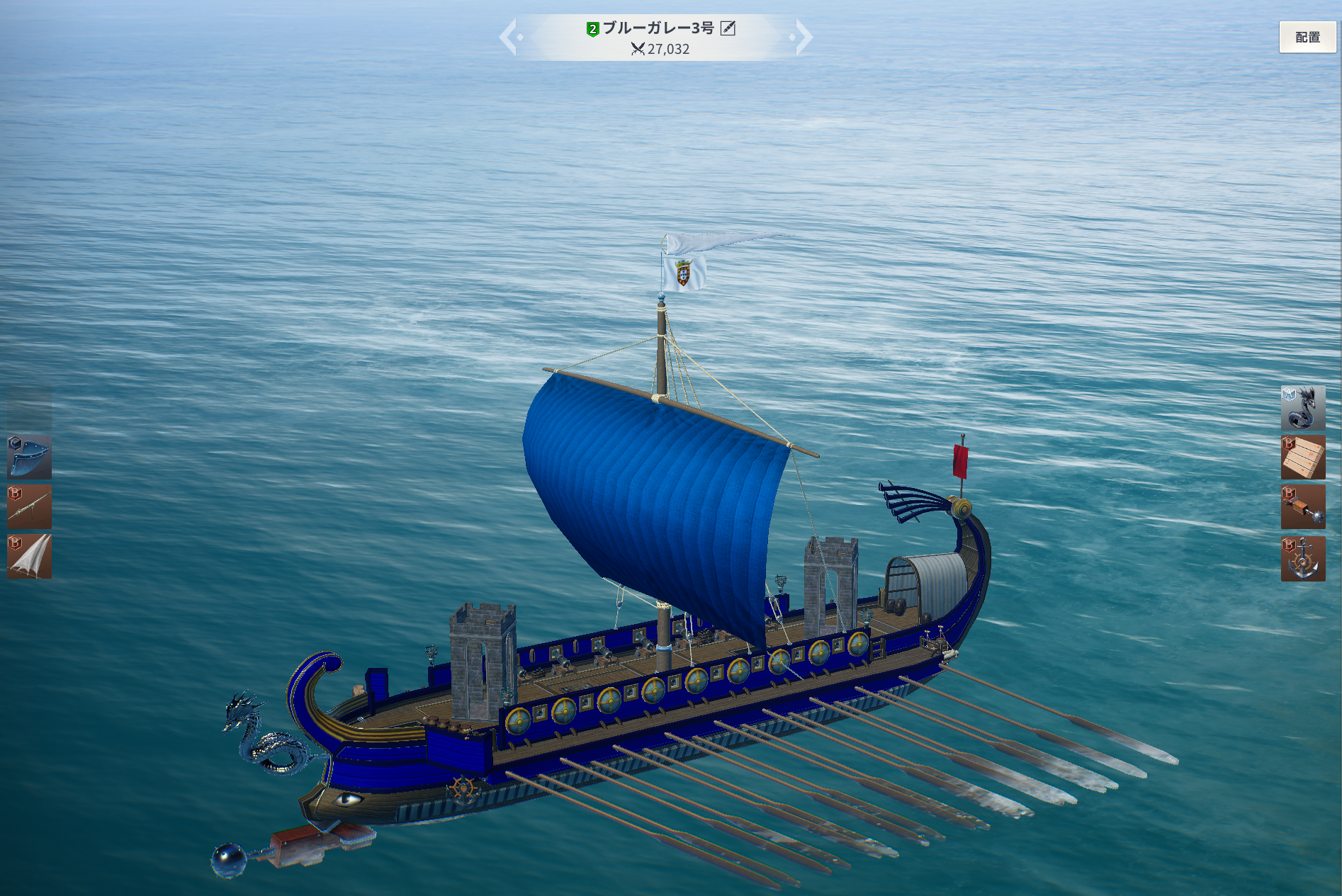
Task: Select the blue armor plate equipment slot
Action: (29, 457)
